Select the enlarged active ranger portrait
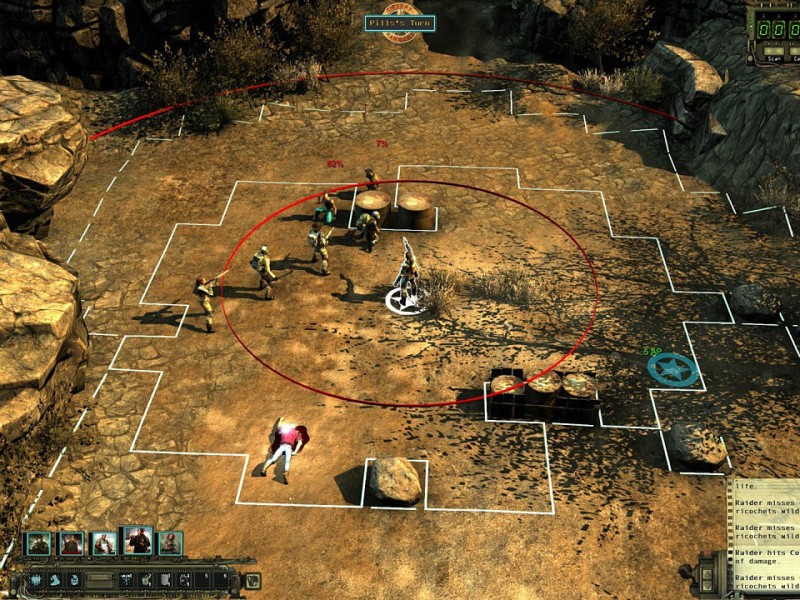 tap(137, 540)
